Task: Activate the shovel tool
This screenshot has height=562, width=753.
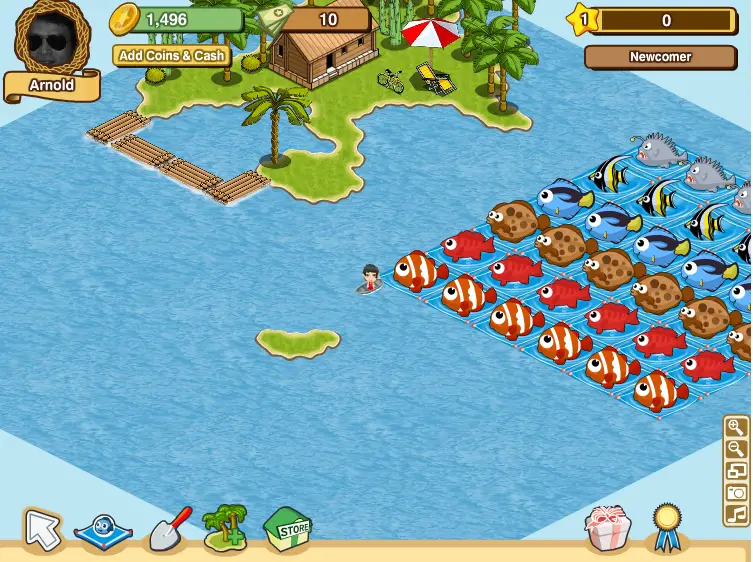Action: click(x=167, y=528)
